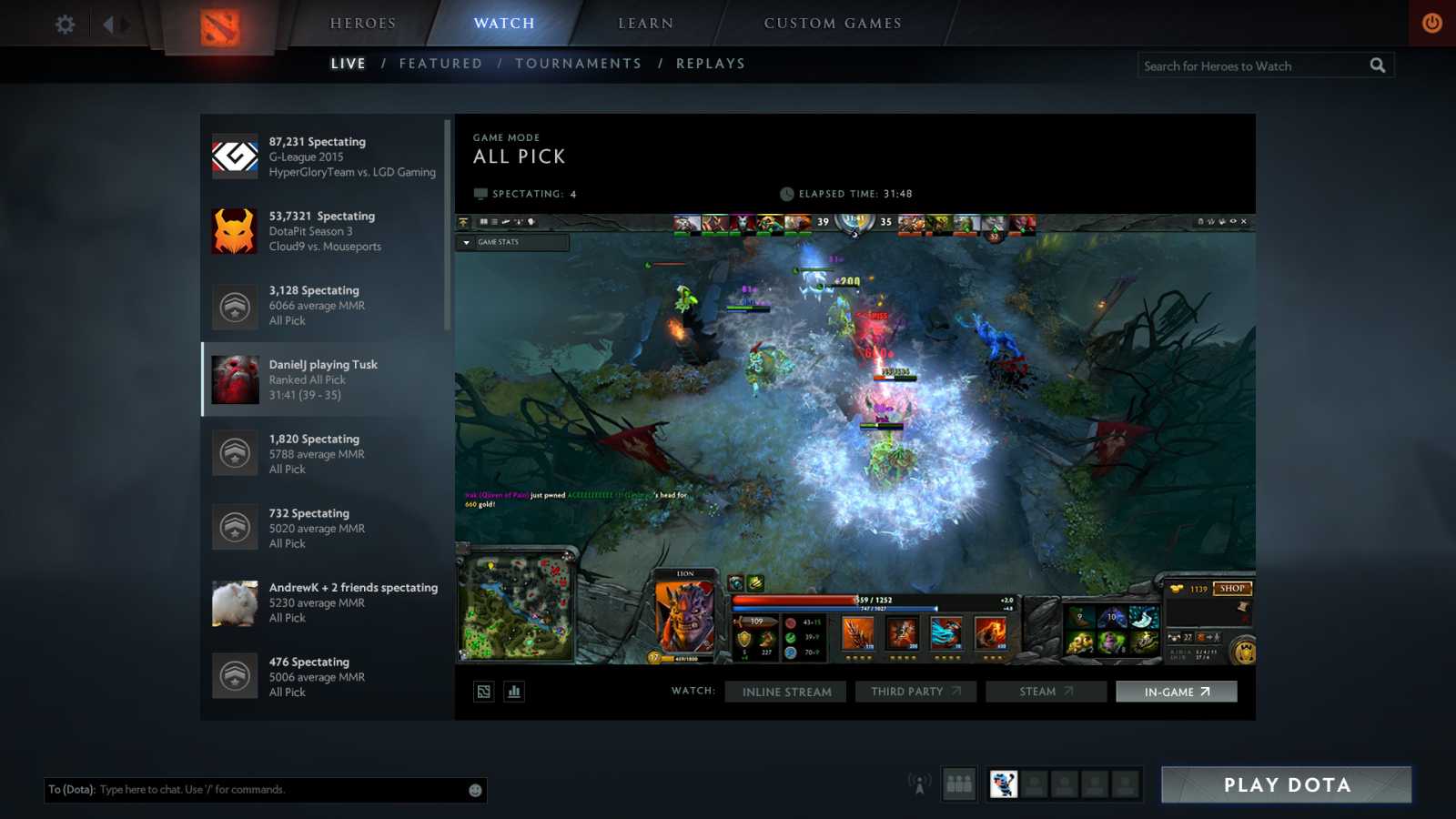
Task: Click the toggle-window icon next to the stats icon
Action: click(x=483, y=692)
